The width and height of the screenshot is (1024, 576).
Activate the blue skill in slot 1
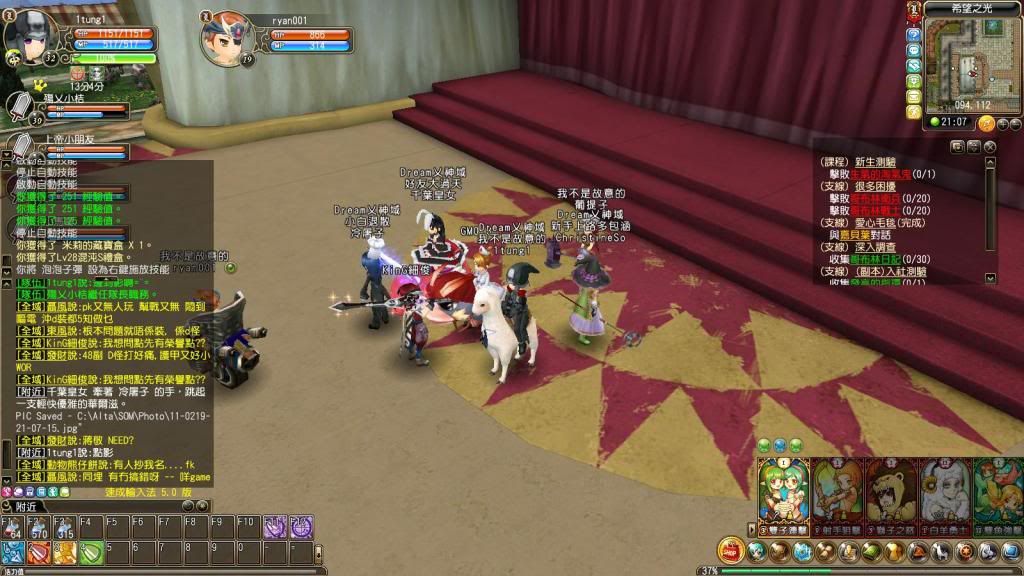tap(11, 552)
